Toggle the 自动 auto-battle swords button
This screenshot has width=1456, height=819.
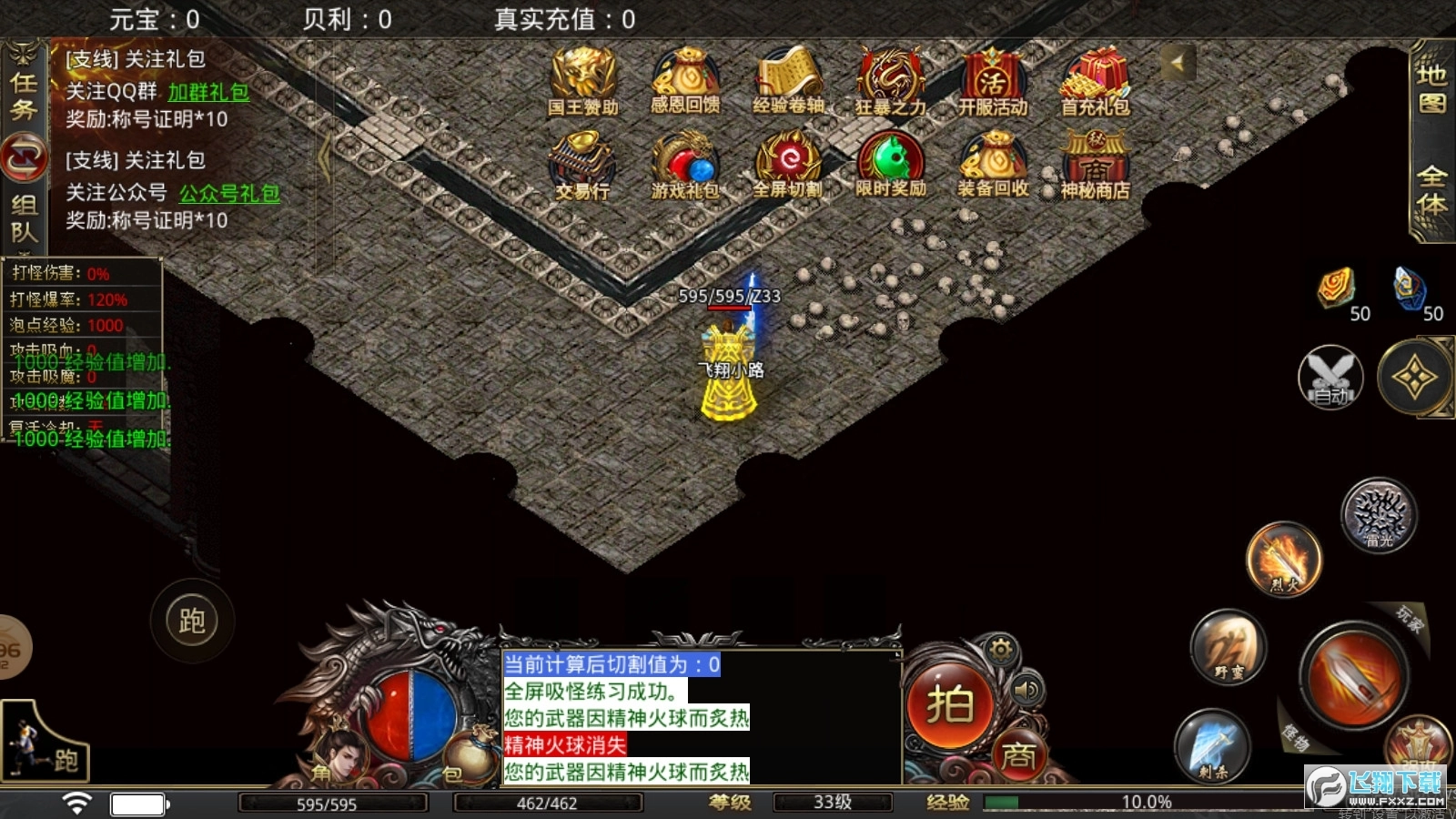(1330, 377)
